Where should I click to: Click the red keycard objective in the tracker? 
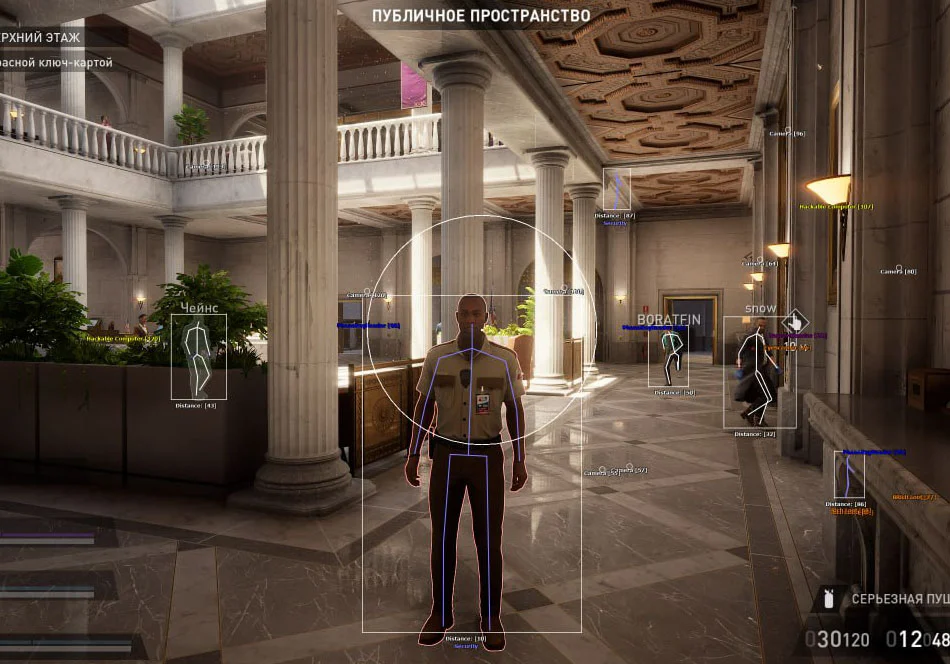coord(56,63)
